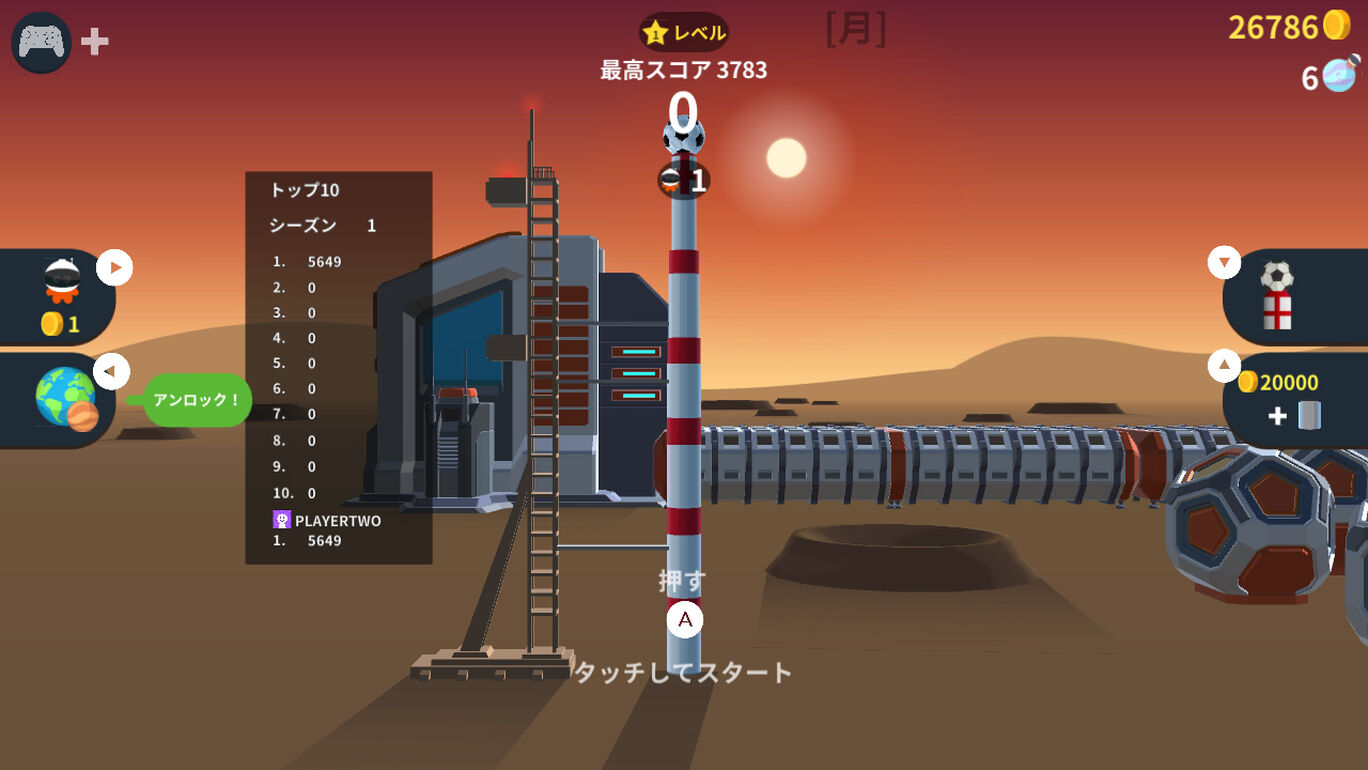Click the green unlock speech bubble
The height and width of the screenshot is (770, 1368).
coord(197,400)
